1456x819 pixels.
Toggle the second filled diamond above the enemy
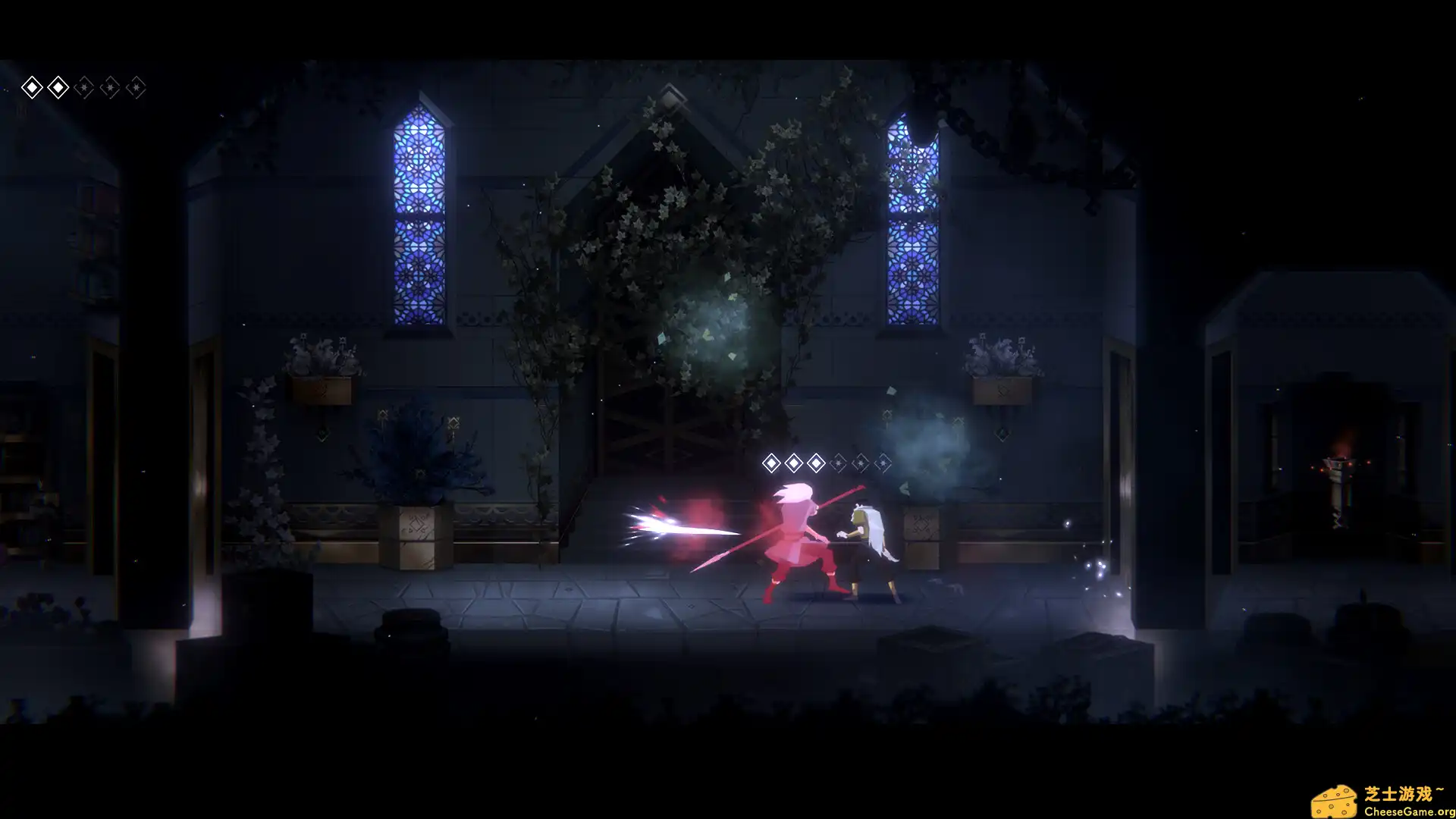(x=794, y=463)
